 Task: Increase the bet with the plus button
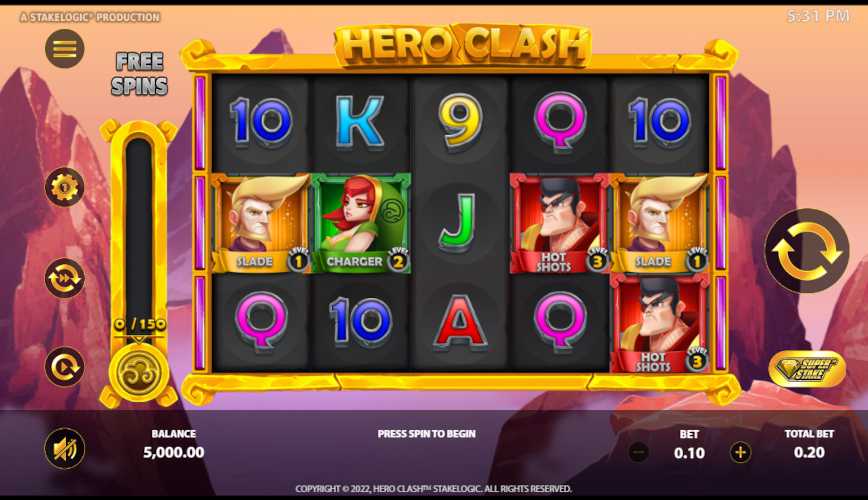click(740, 452)
